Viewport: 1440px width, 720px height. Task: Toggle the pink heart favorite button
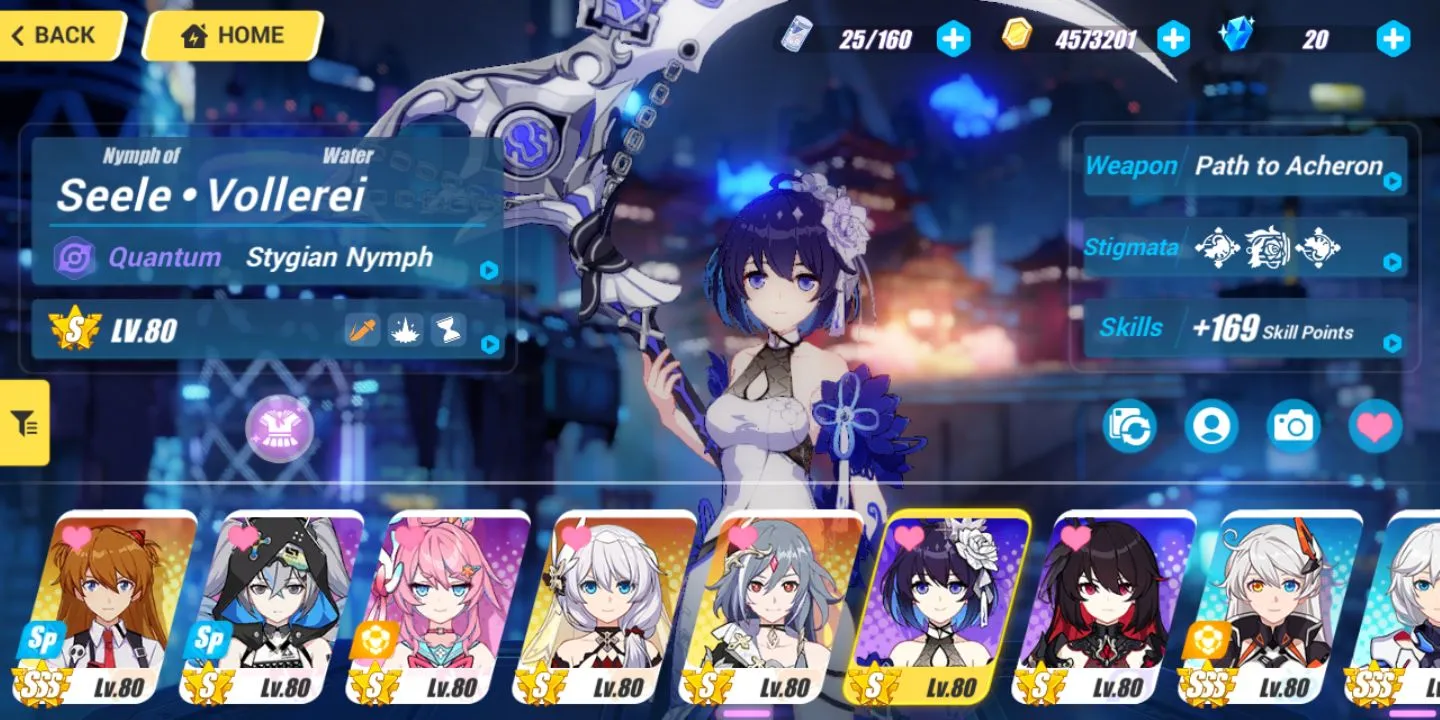coord(1375,427)
